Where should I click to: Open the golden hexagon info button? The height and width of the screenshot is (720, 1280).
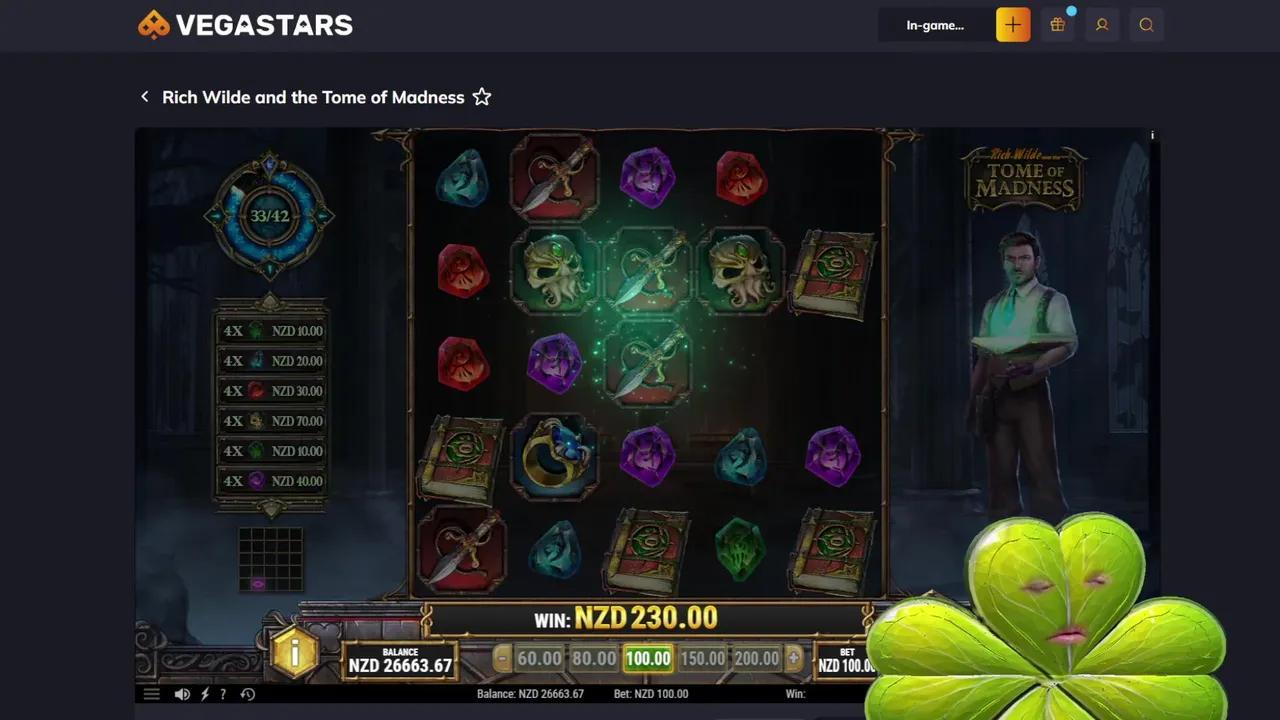click(x=295, y=653)
